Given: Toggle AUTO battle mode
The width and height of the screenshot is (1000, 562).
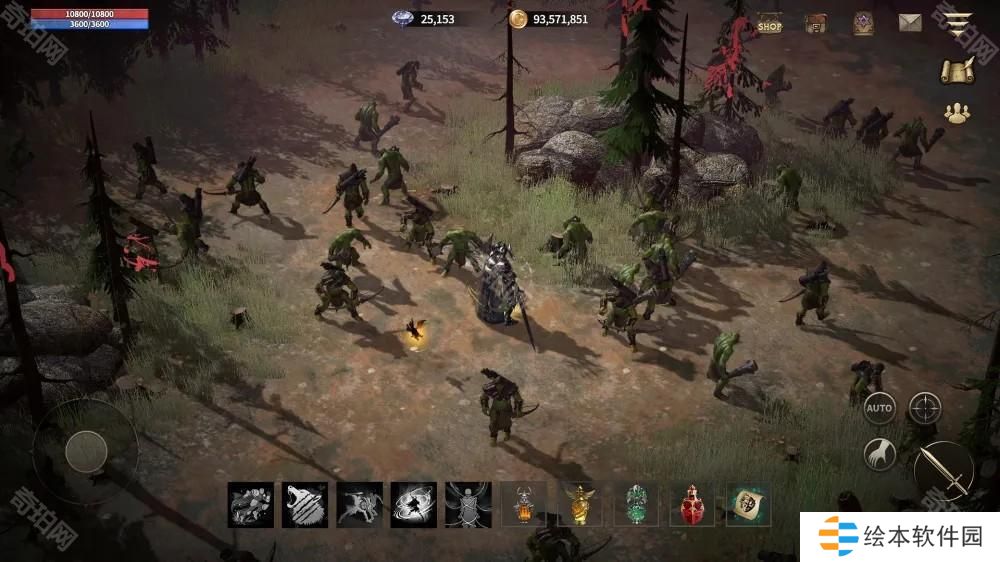Looking at the screenshot, I should [879, 408].
